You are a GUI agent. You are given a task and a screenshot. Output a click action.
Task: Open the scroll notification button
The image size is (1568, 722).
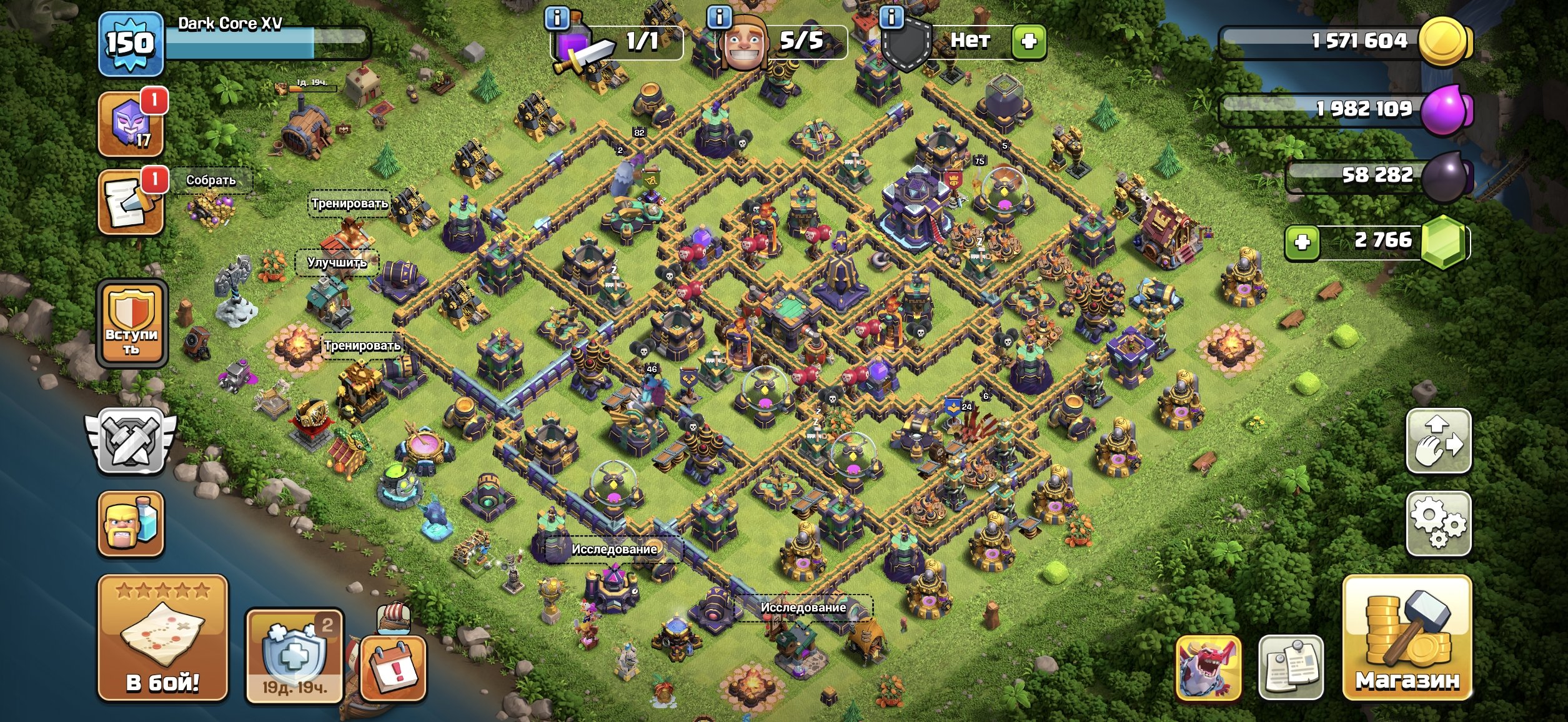point(131,202)
